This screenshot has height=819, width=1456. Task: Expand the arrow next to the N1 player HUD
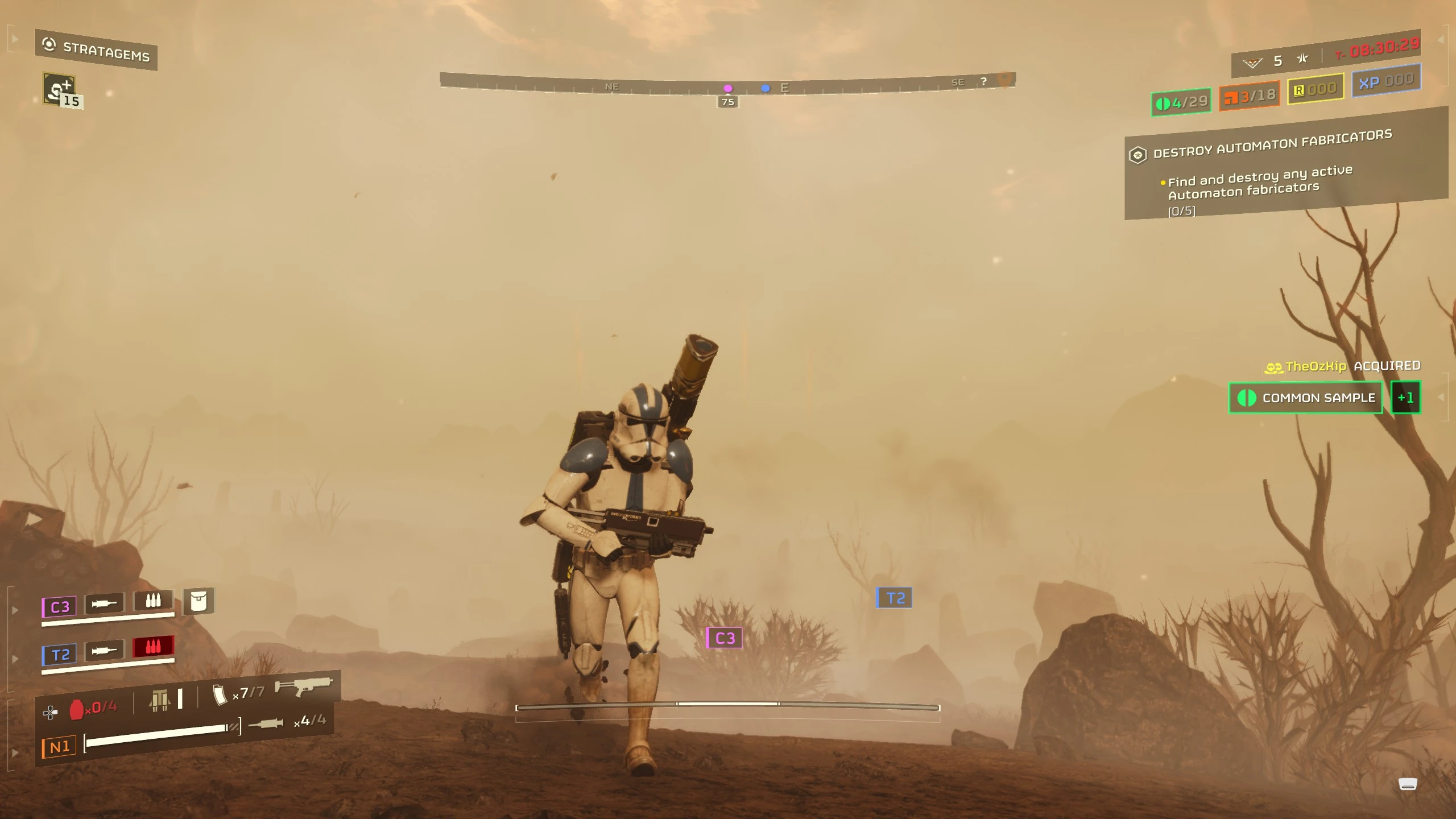coord(15,751)
